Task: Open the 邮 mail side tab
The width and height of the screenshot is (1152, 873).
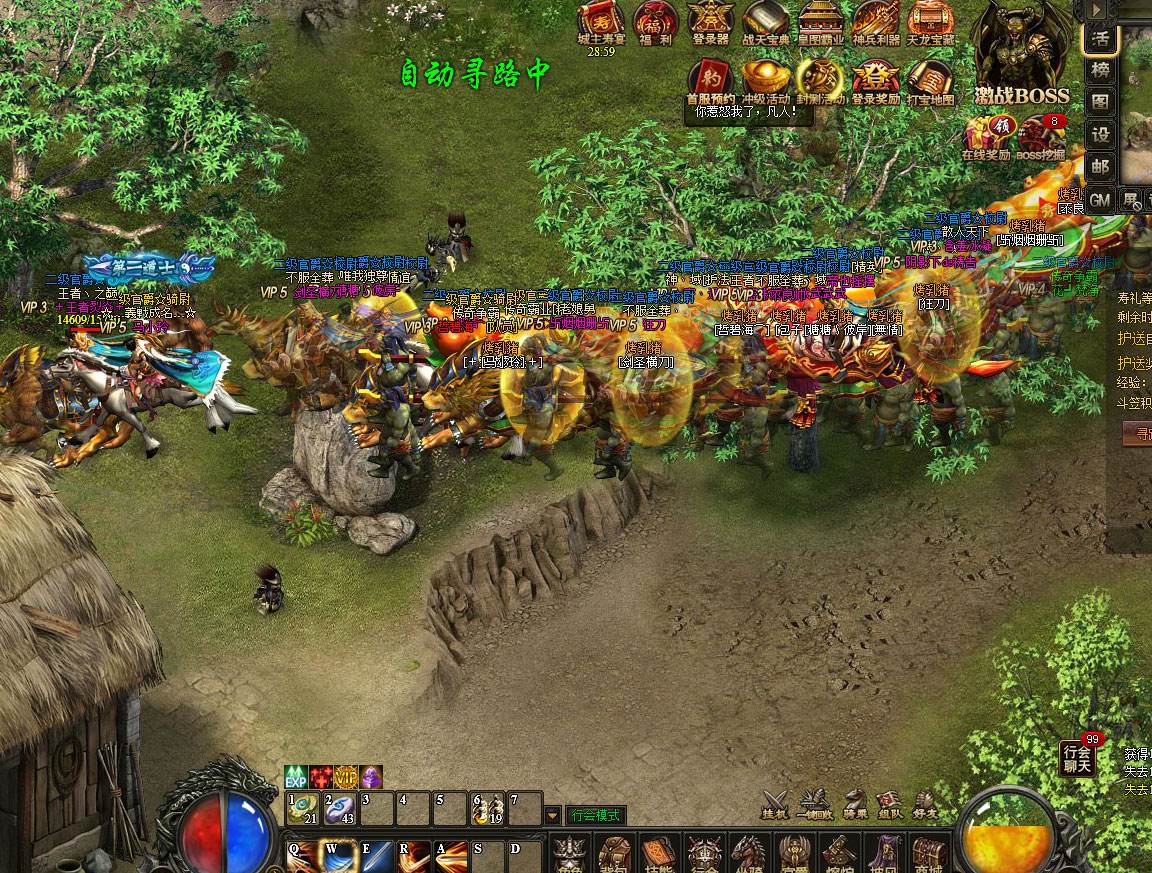Action: pyautogui.click(x=1100, y=166)
